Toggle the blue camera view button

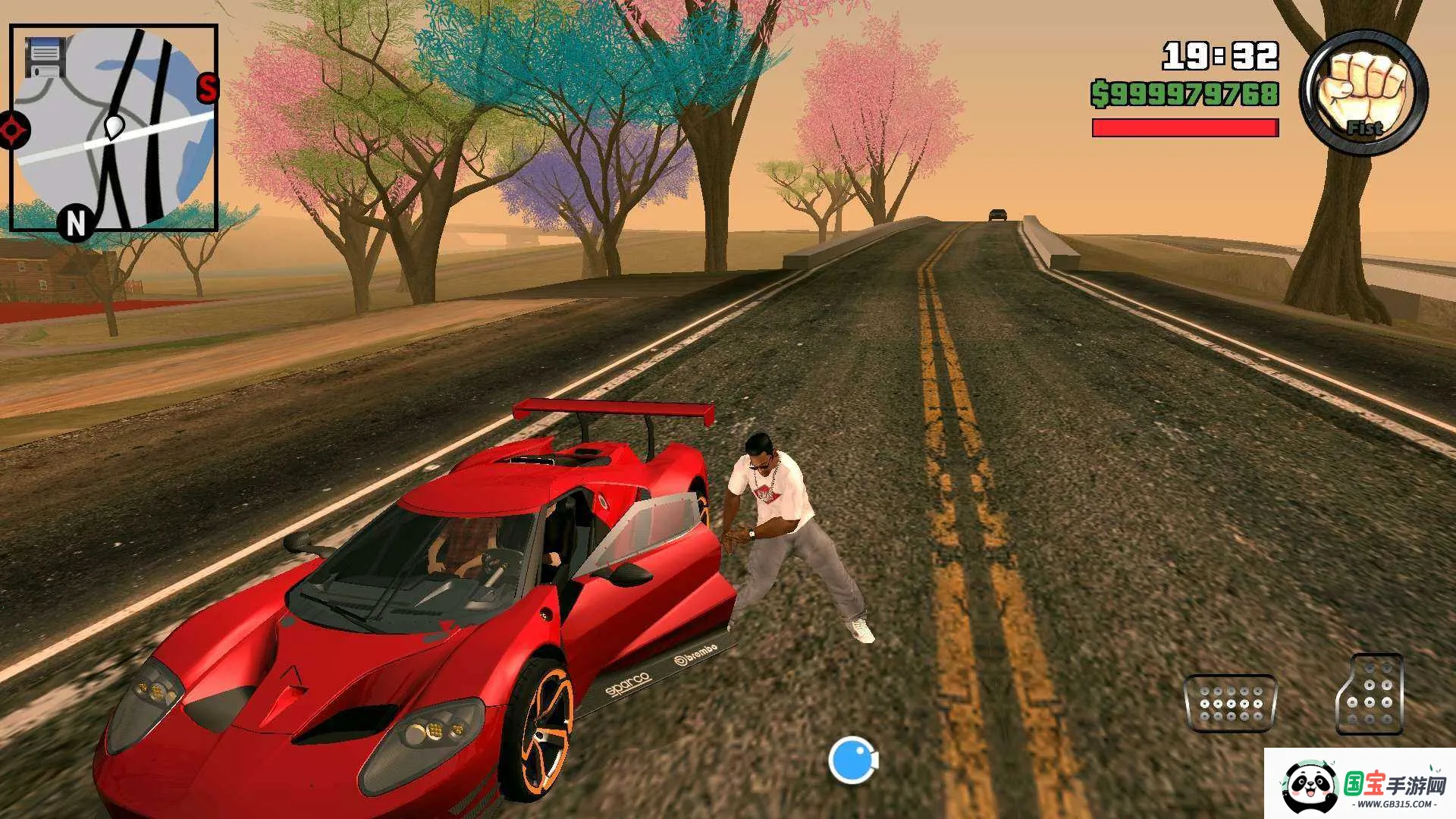(x=852, y=759)
